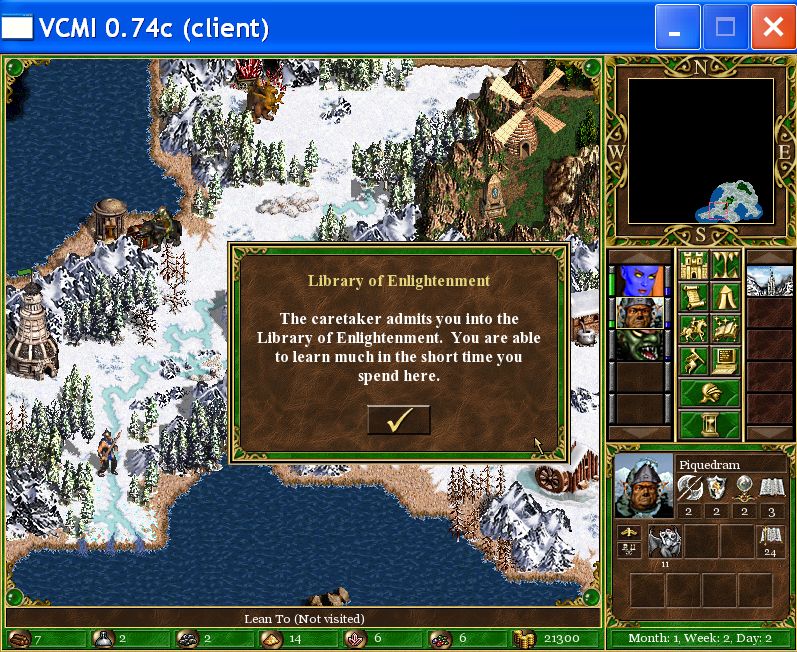Select the green orc hero portrait
Viewport: 797px width, 652px height.
click(641, 345)
